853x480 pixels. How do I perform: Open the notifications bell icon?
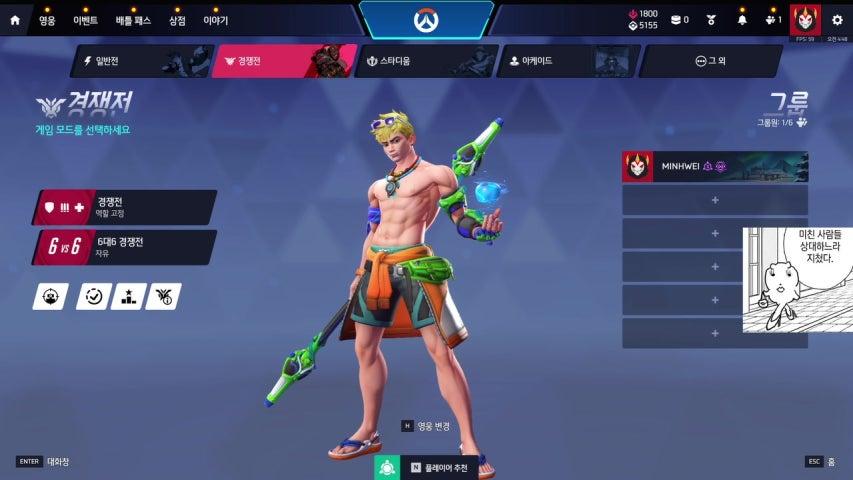coord(742,19)
